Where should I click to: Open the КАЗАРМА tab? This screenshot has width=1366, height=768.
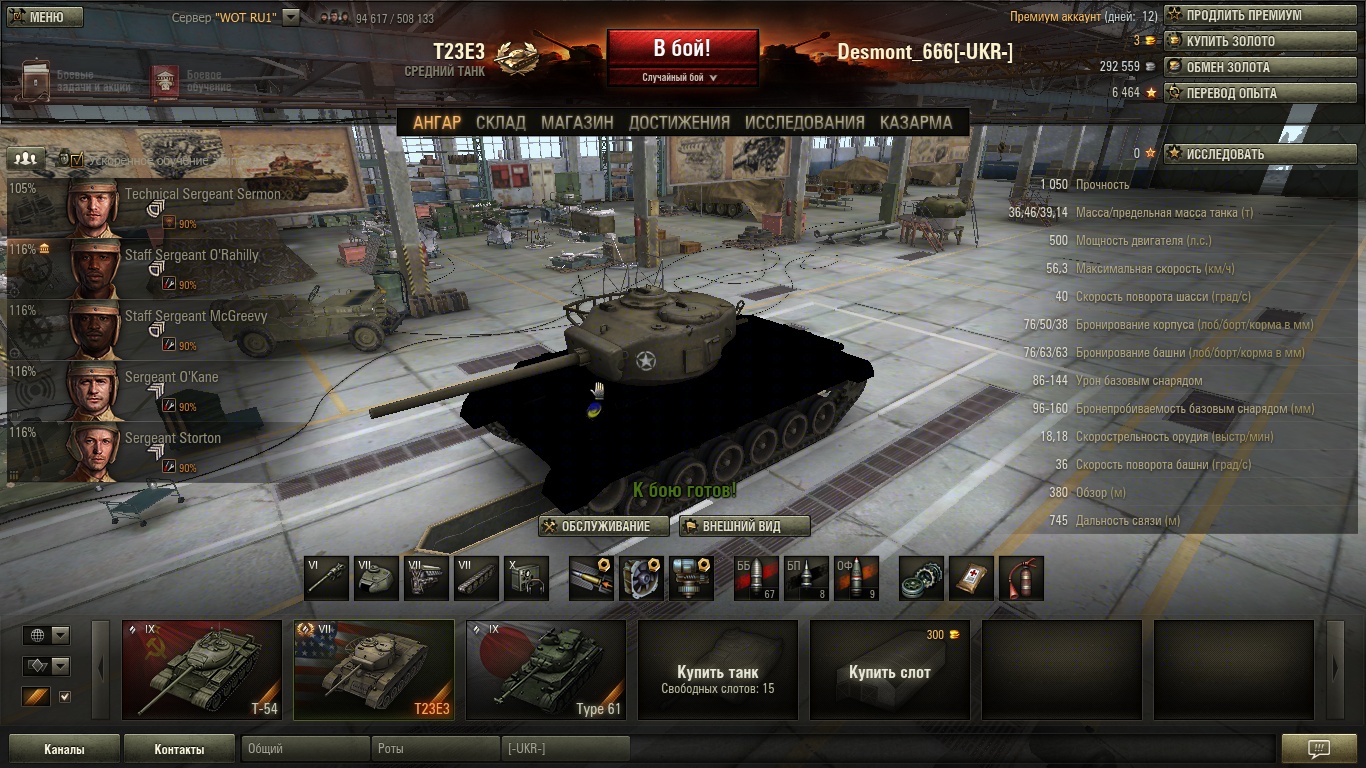[x=916, y=122]
